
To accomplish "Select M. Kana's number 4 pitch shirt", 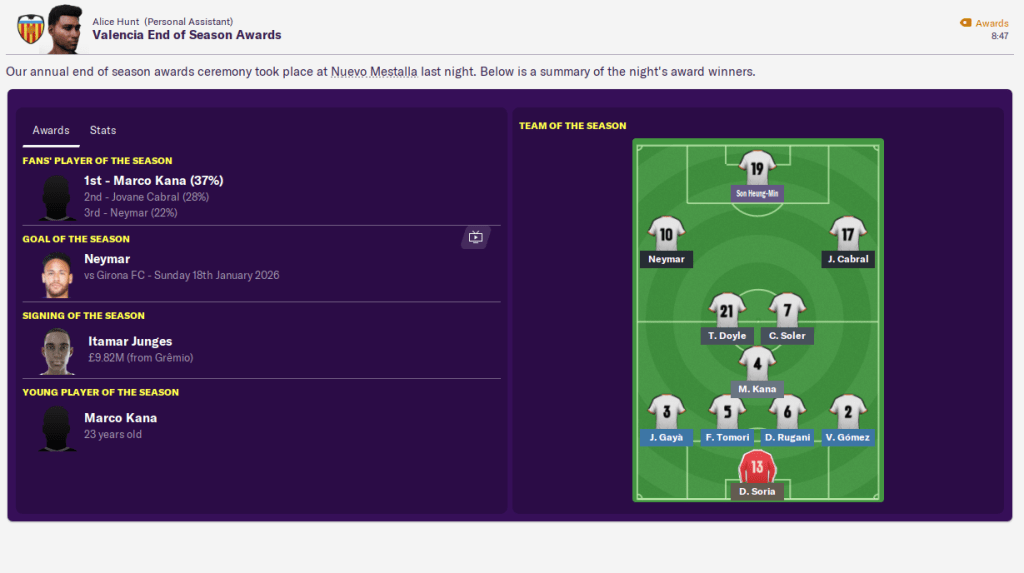I will (x=757, y=365).
